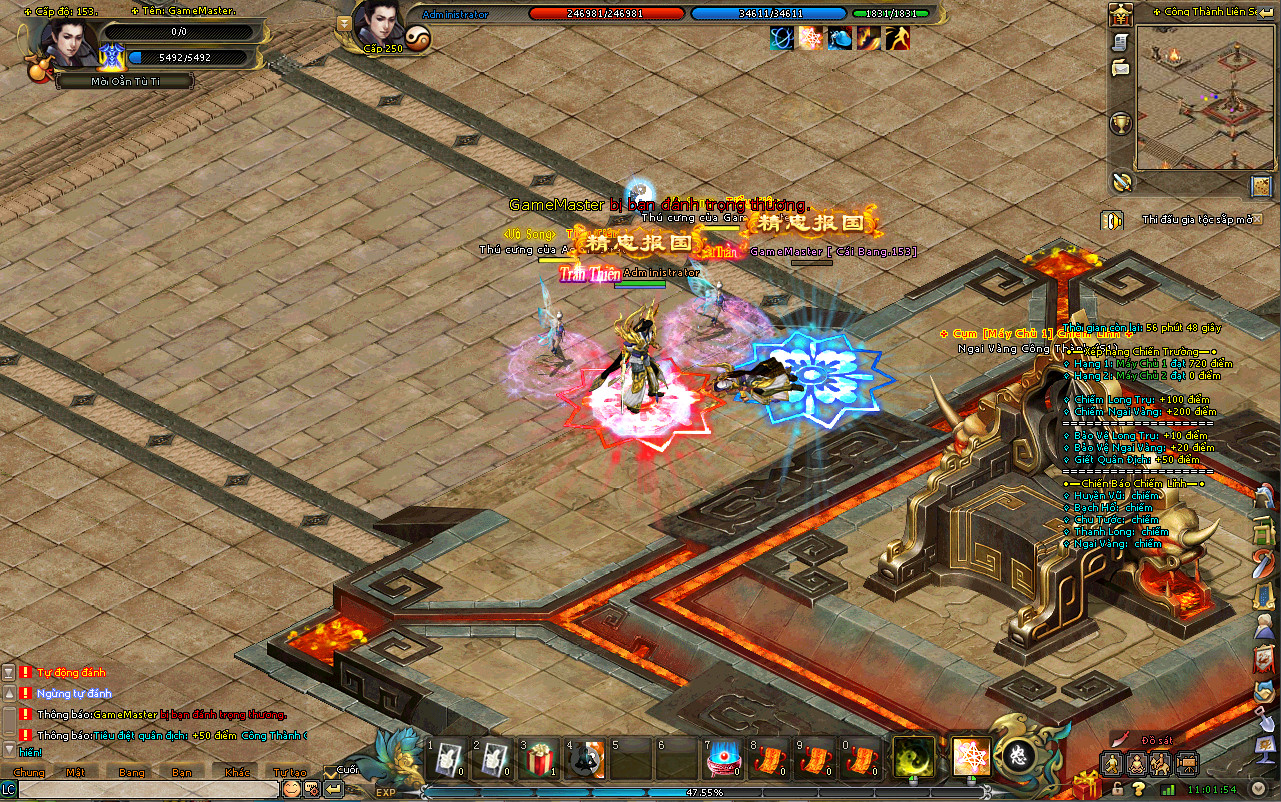Select the Khác chat tab
1281x802 pixels.
pos(237,772)
